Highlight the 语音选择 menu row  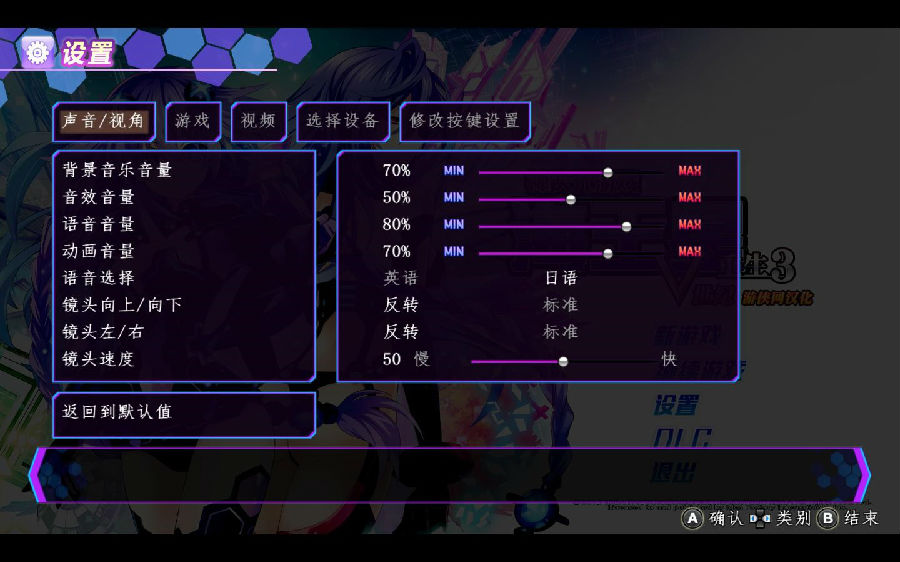[98, 278]
